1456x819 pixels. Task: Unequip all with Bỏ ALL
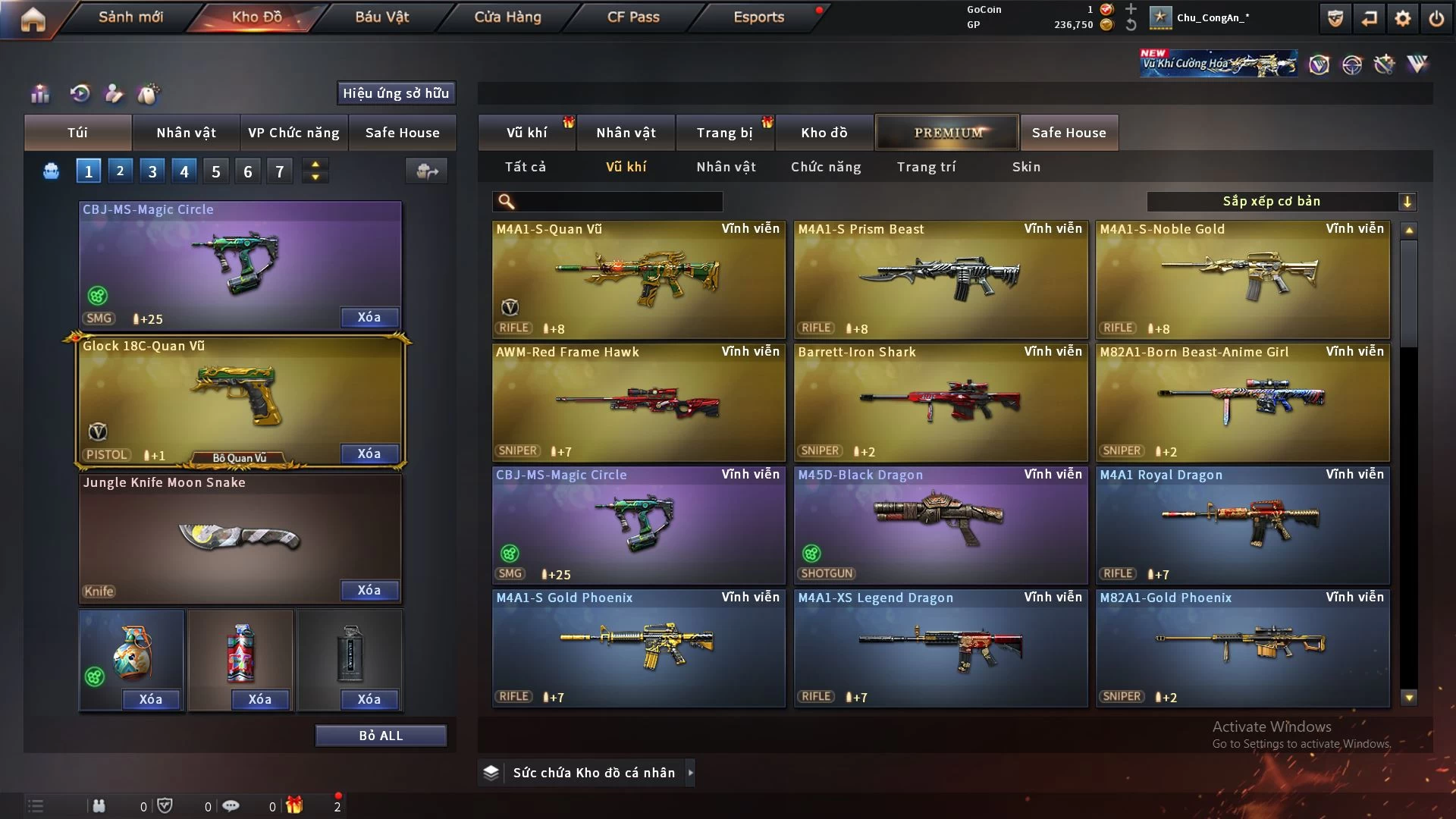tap(381, 736)
